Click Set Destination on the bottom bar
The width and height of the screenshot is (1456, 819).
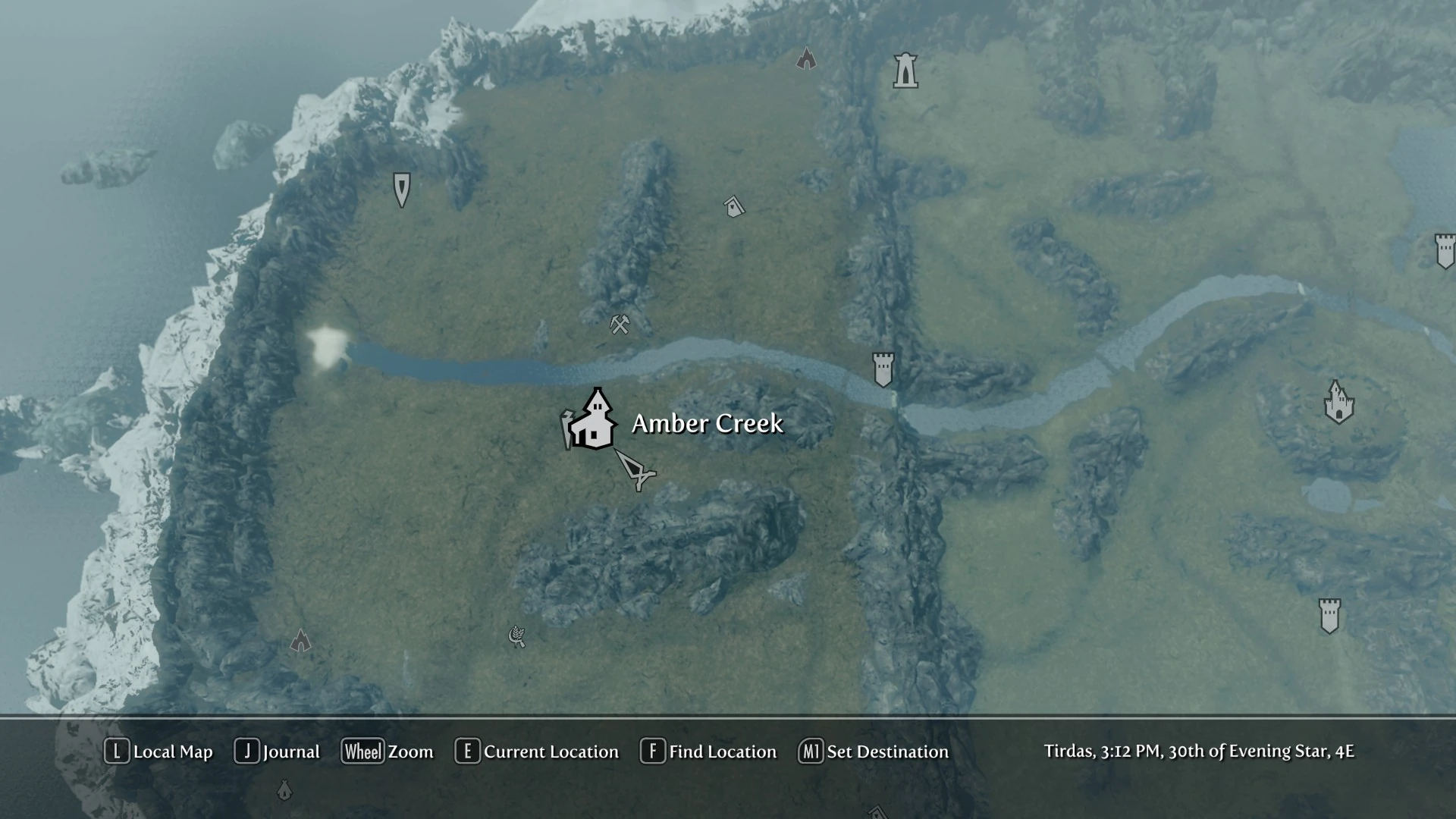point(874,752)
